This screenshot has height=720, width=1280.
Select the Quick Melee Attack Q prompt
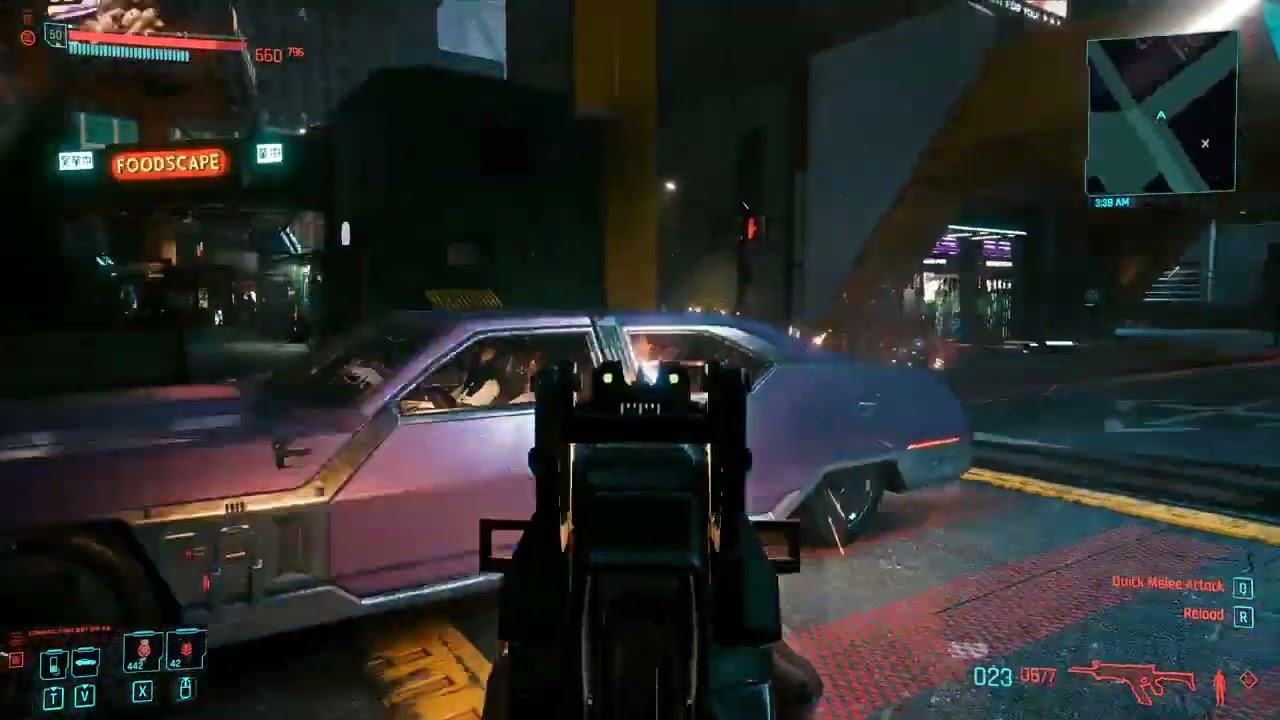pyautogui.click(x=1243, y=586)
